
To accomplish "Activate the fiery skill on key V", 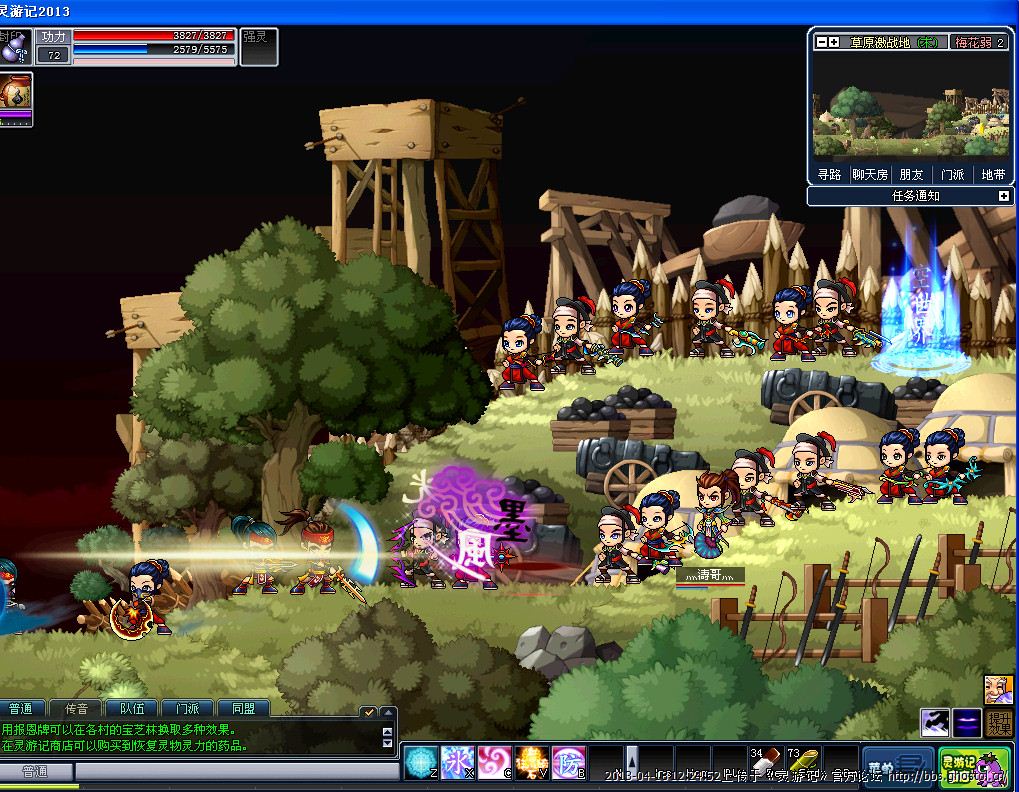I will pos(531,762).
